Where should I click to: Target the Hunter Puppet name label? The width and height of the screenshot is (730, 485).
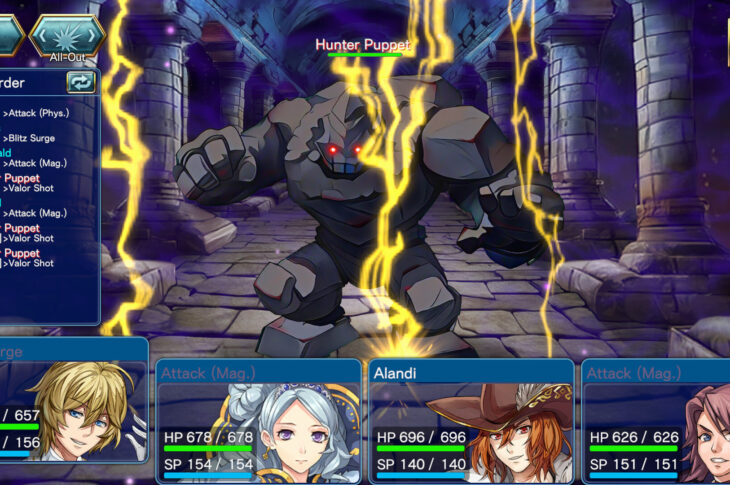coord(363,44)
